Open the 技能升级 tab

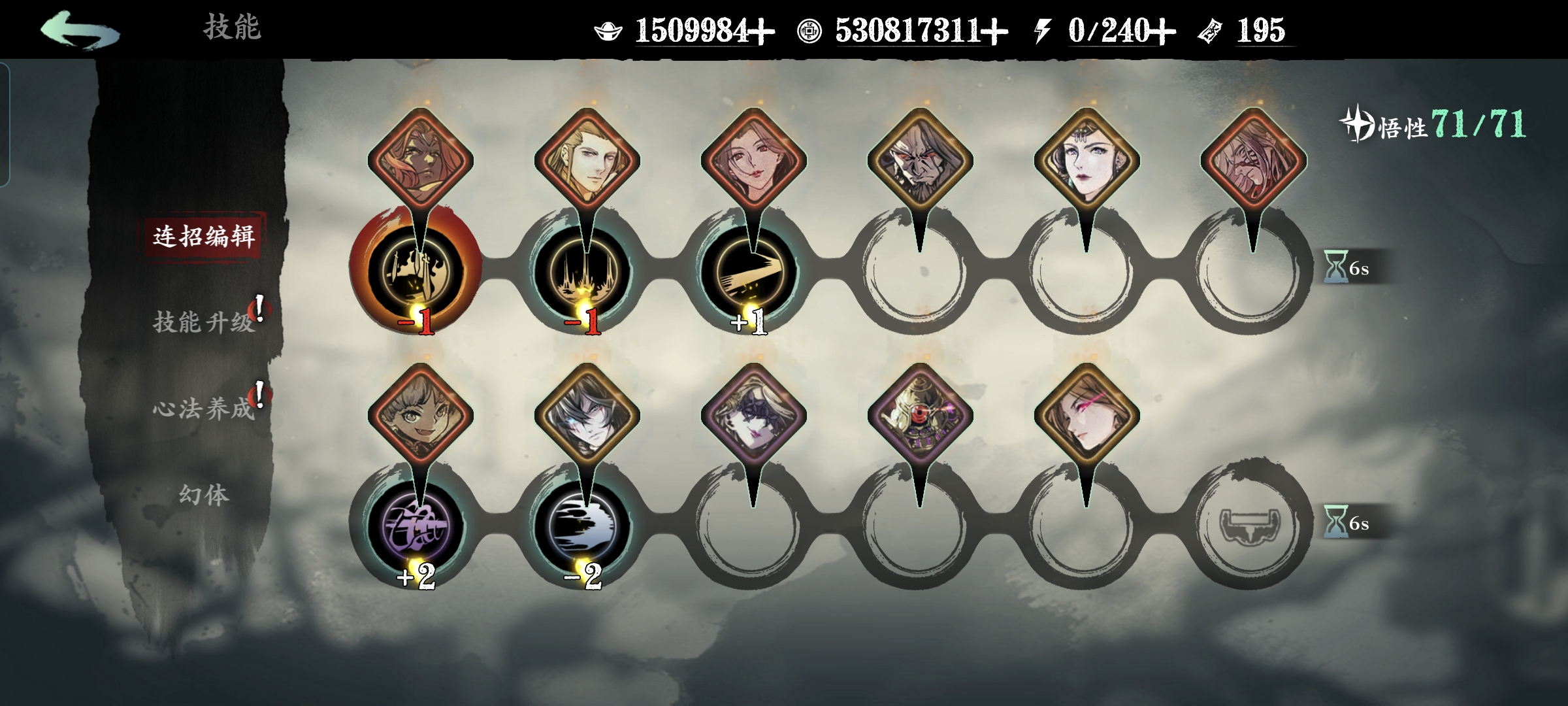[204, 322]
